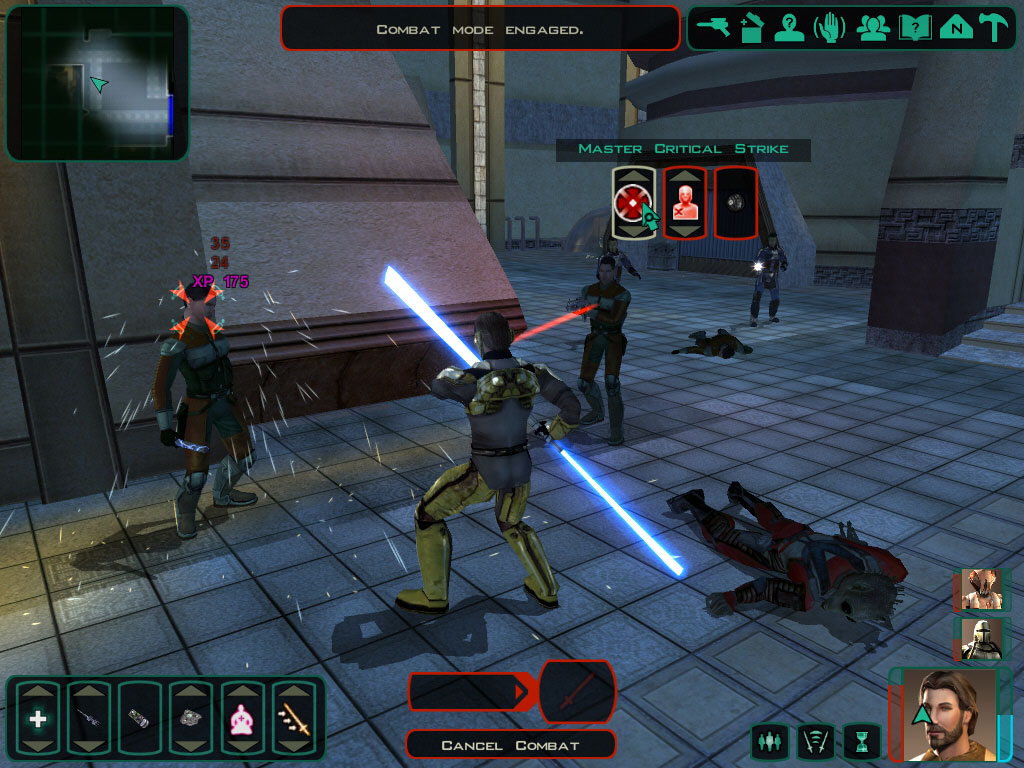Choose the dark grenade target action slot

(735, 203)
